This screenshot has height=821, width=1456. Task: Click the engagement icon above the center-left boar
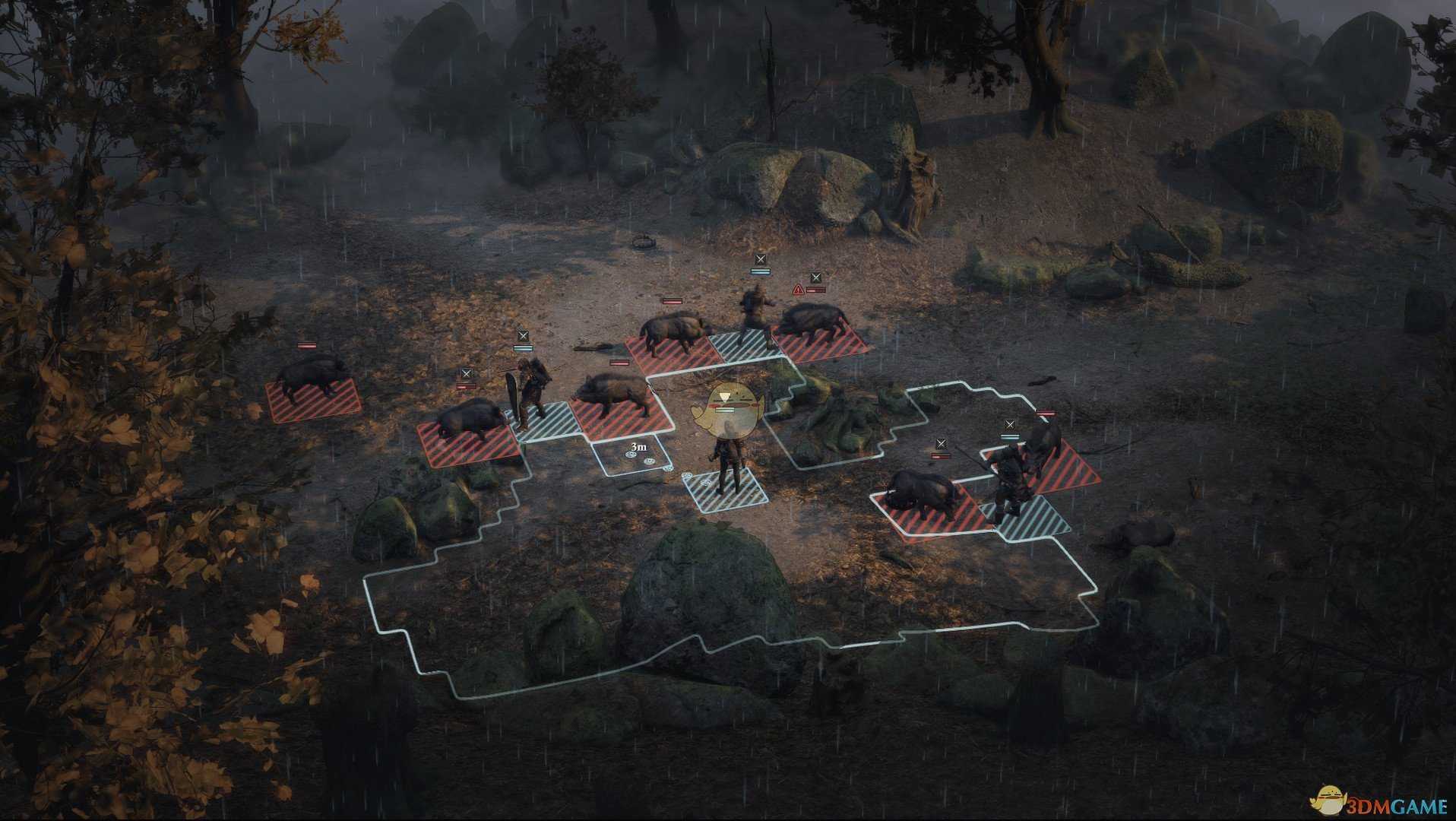tap(467, 373)
